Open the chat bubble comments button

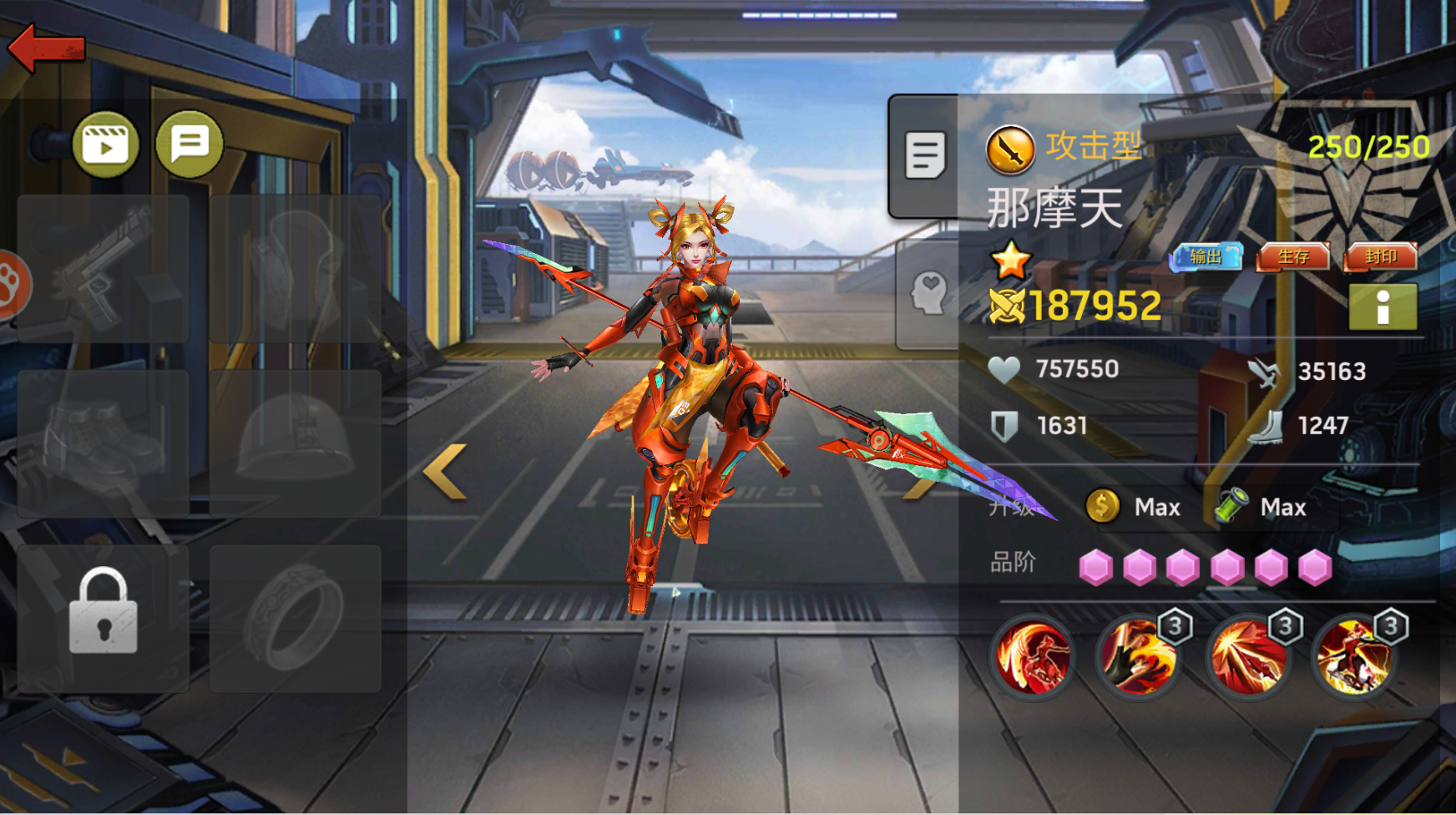pos(190,144)
